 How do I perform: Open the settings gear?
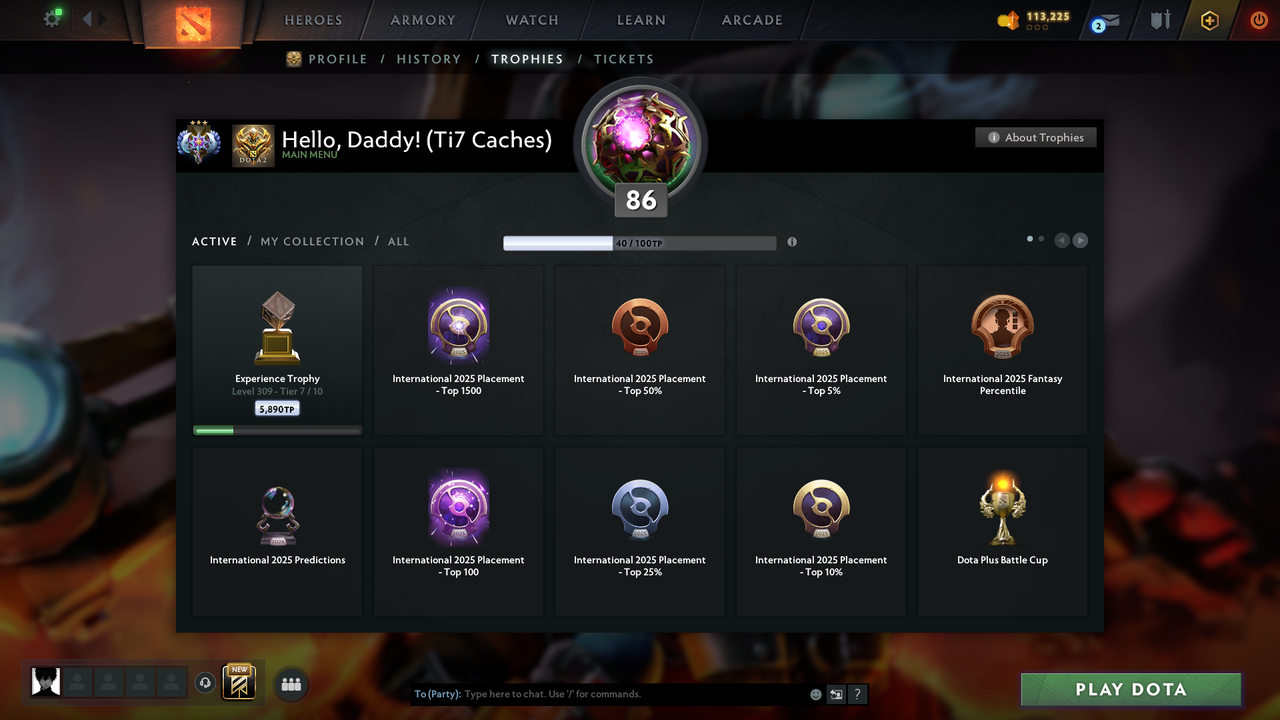click(53, 17)
